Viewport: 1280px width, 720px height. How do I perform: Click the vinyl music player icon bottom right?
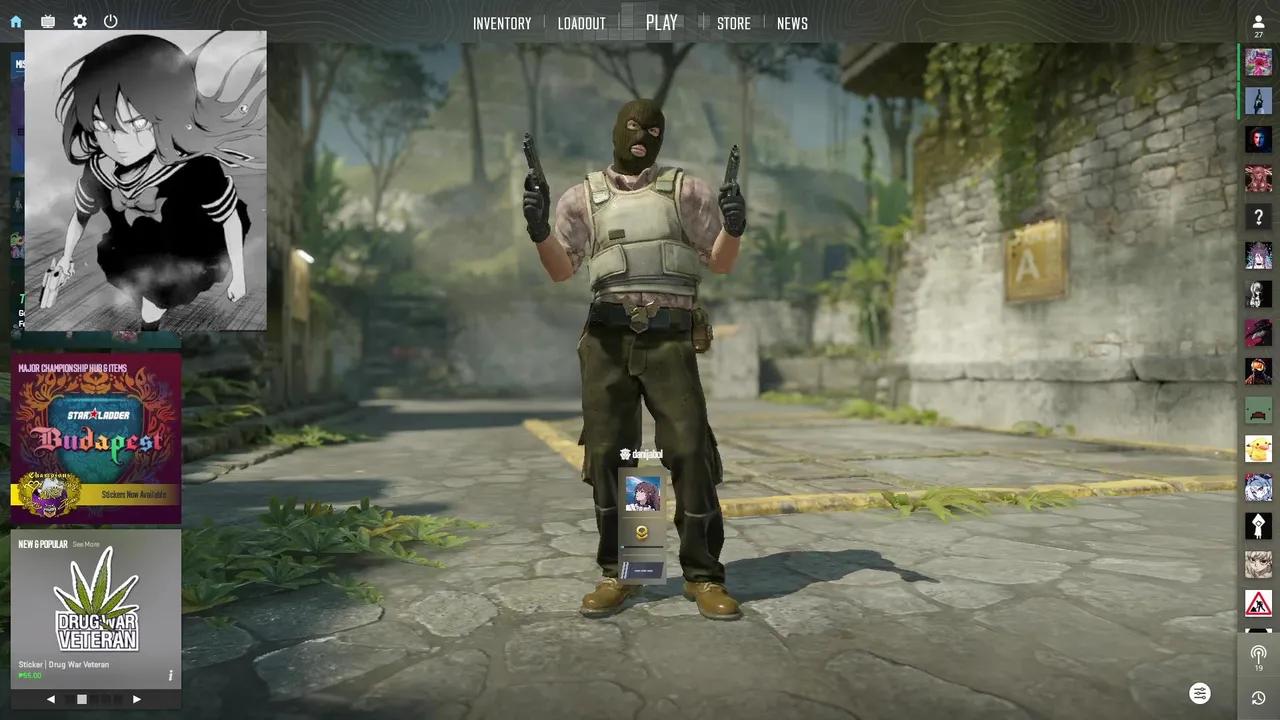[x=1200, y=693]
